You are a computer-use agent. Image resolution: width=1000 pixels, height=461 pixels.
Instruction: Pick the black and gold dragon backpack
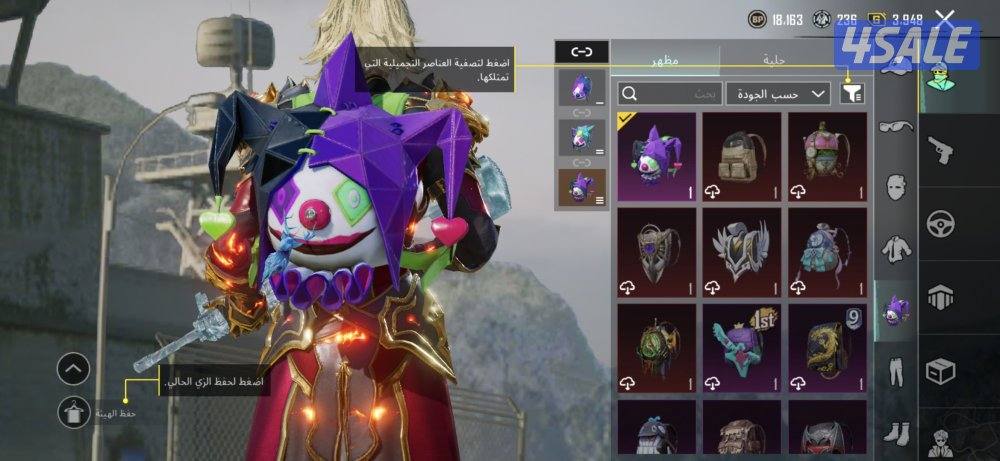(x=827, y=346)
